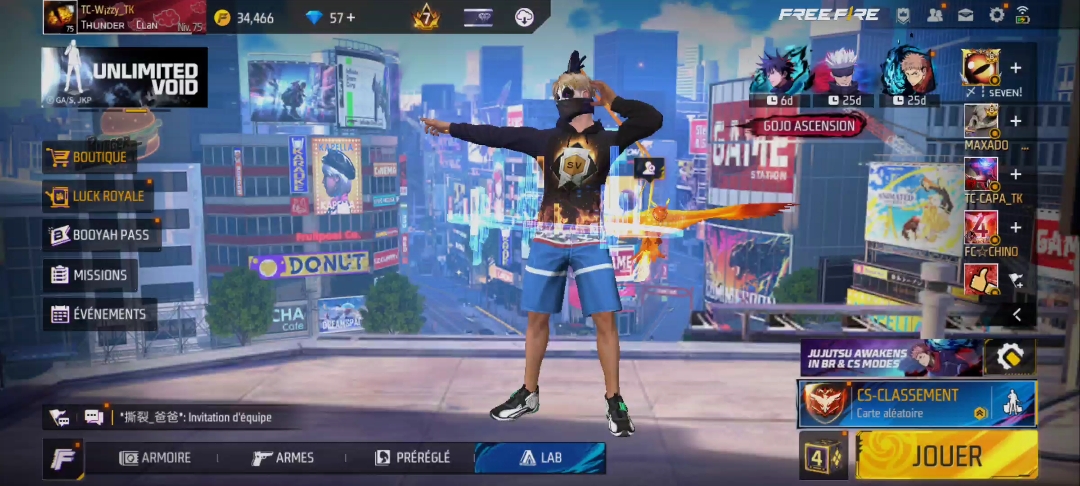Image resolution: width=1080 pixels, height=486 pixels.
Task: Switch to the Armoire tab
Action: [155, 458]
